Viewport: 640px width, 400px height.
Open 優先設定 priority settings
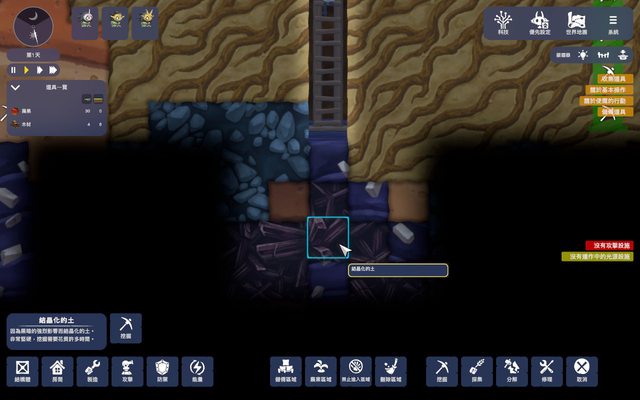point(542,22)
